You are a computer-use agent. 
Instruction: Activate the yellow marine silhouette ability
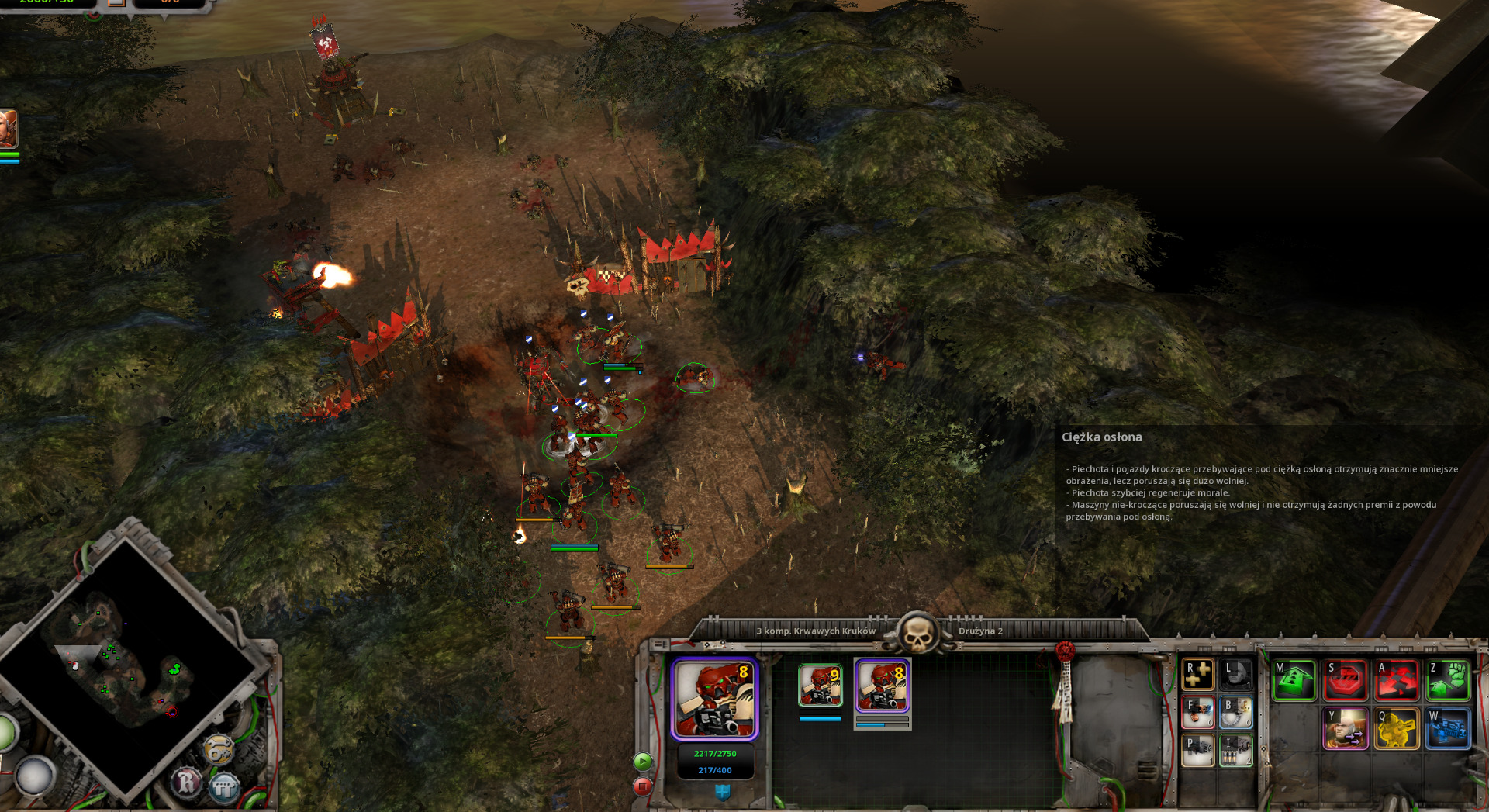(1396, 729)
